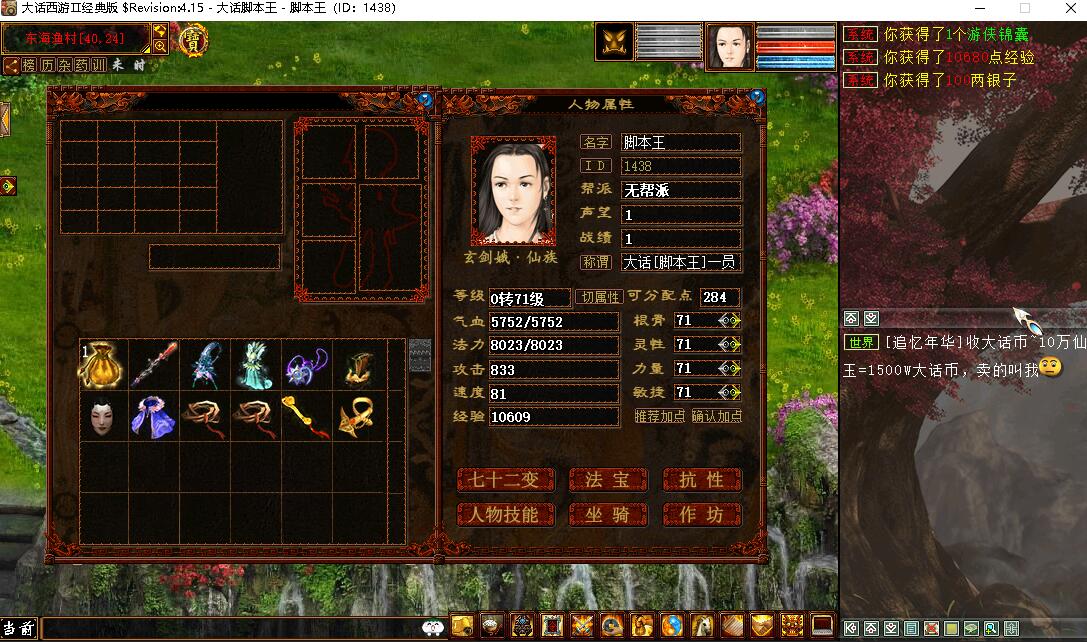Viewport: 1087px width, 642px height.
Task: Open the 榜 ranking button
Action: pyautogui.click(x=28, y=65)
